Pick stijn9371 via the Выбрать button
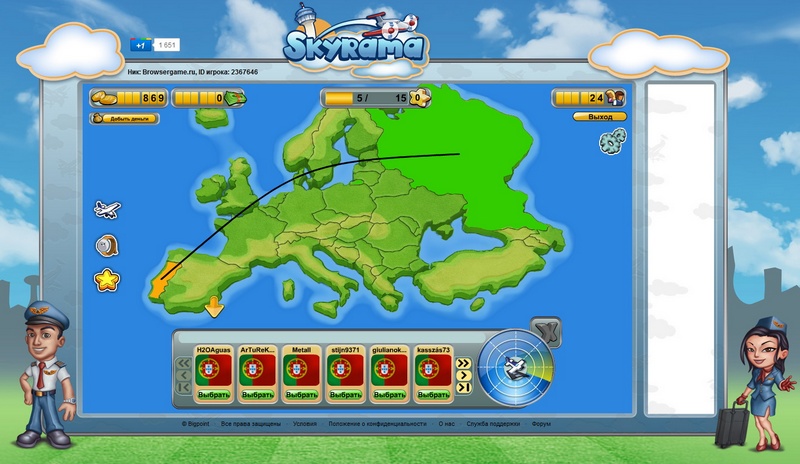This screenshot has height=464, width=800. 345,394
